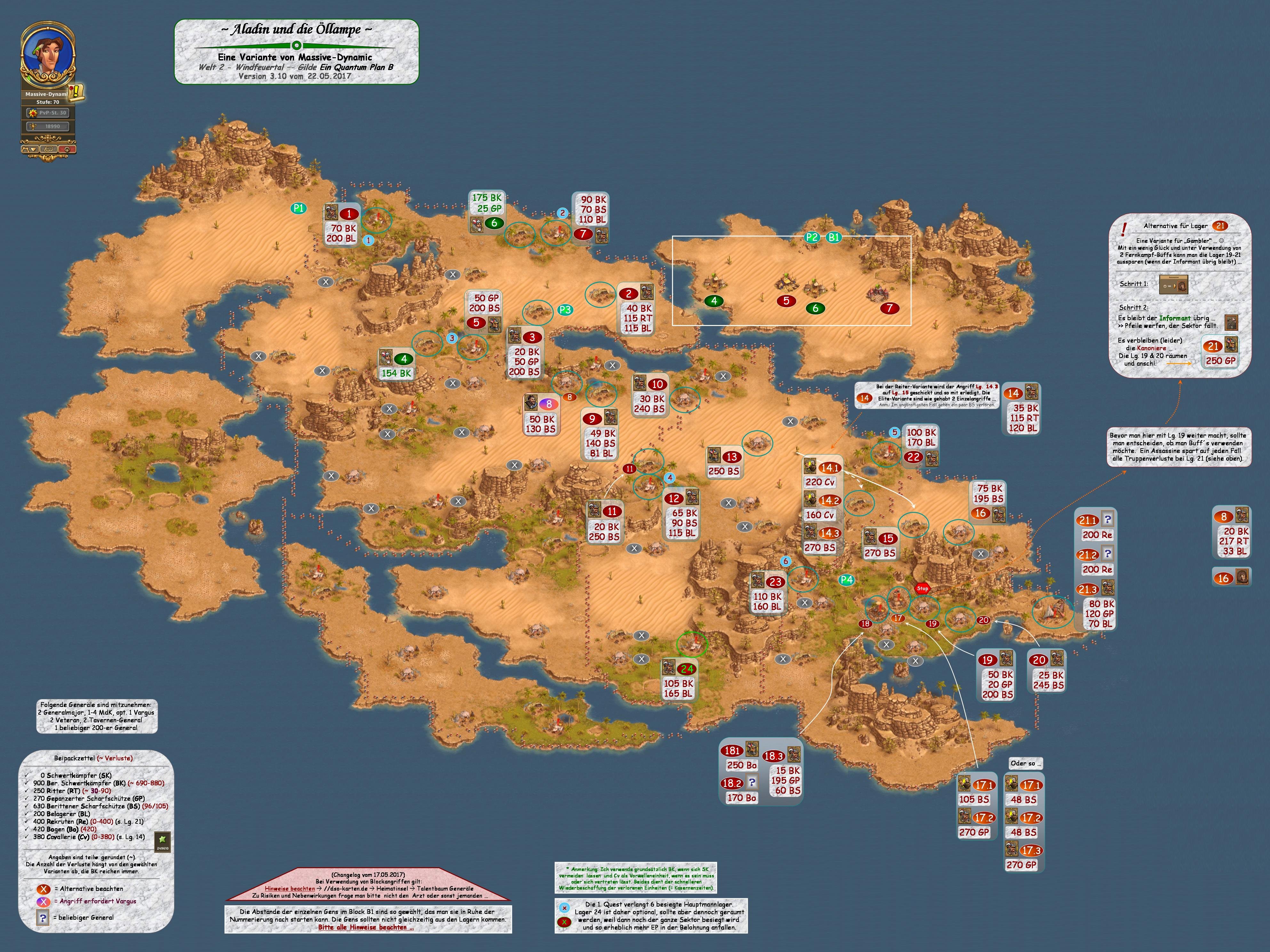Viewport: 1270px width, 952px height.
Task: Open the PvP-St. 30 level panel
Action: (48, 113)
